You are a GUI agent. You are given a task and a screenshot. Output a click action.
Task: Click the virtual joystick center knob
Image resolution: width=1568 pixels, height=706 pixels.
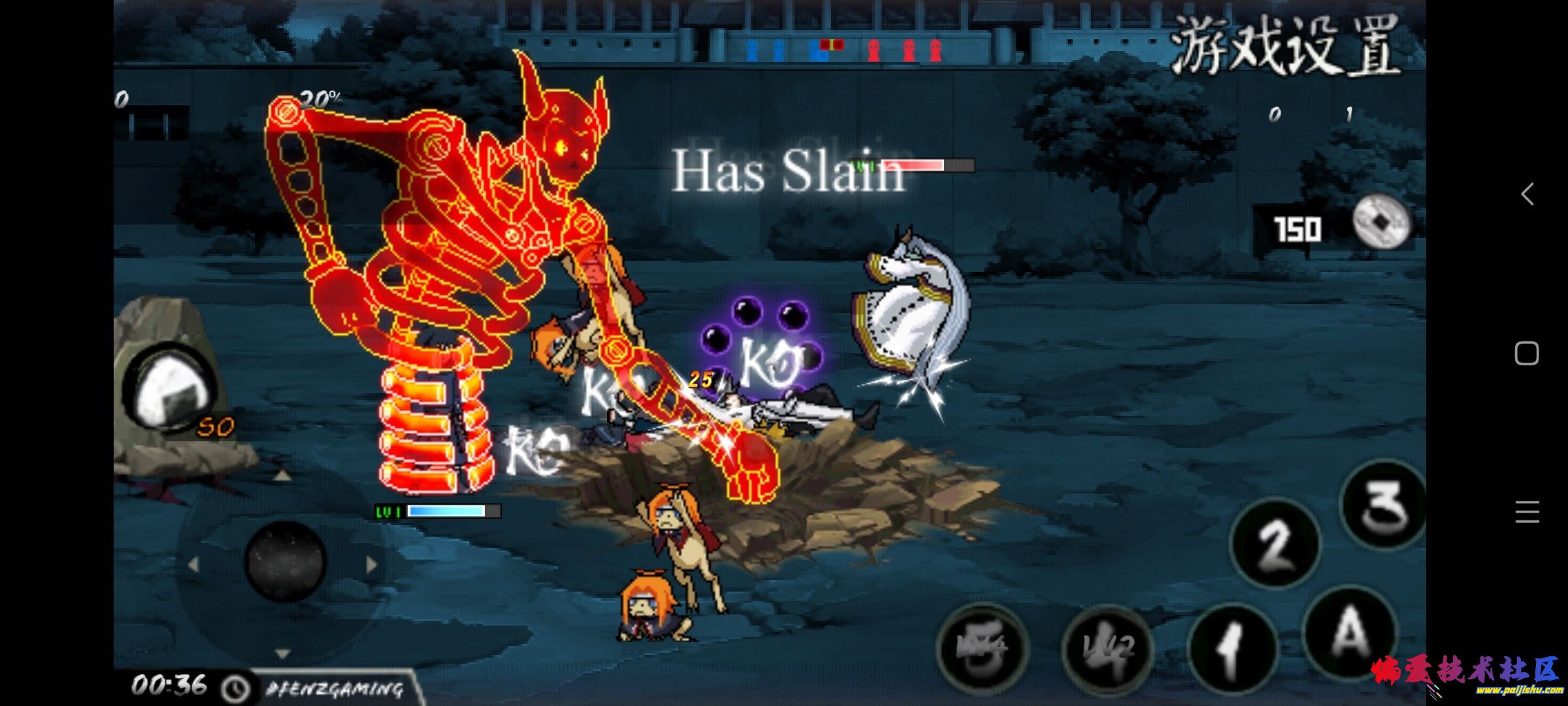click(285, 561)
